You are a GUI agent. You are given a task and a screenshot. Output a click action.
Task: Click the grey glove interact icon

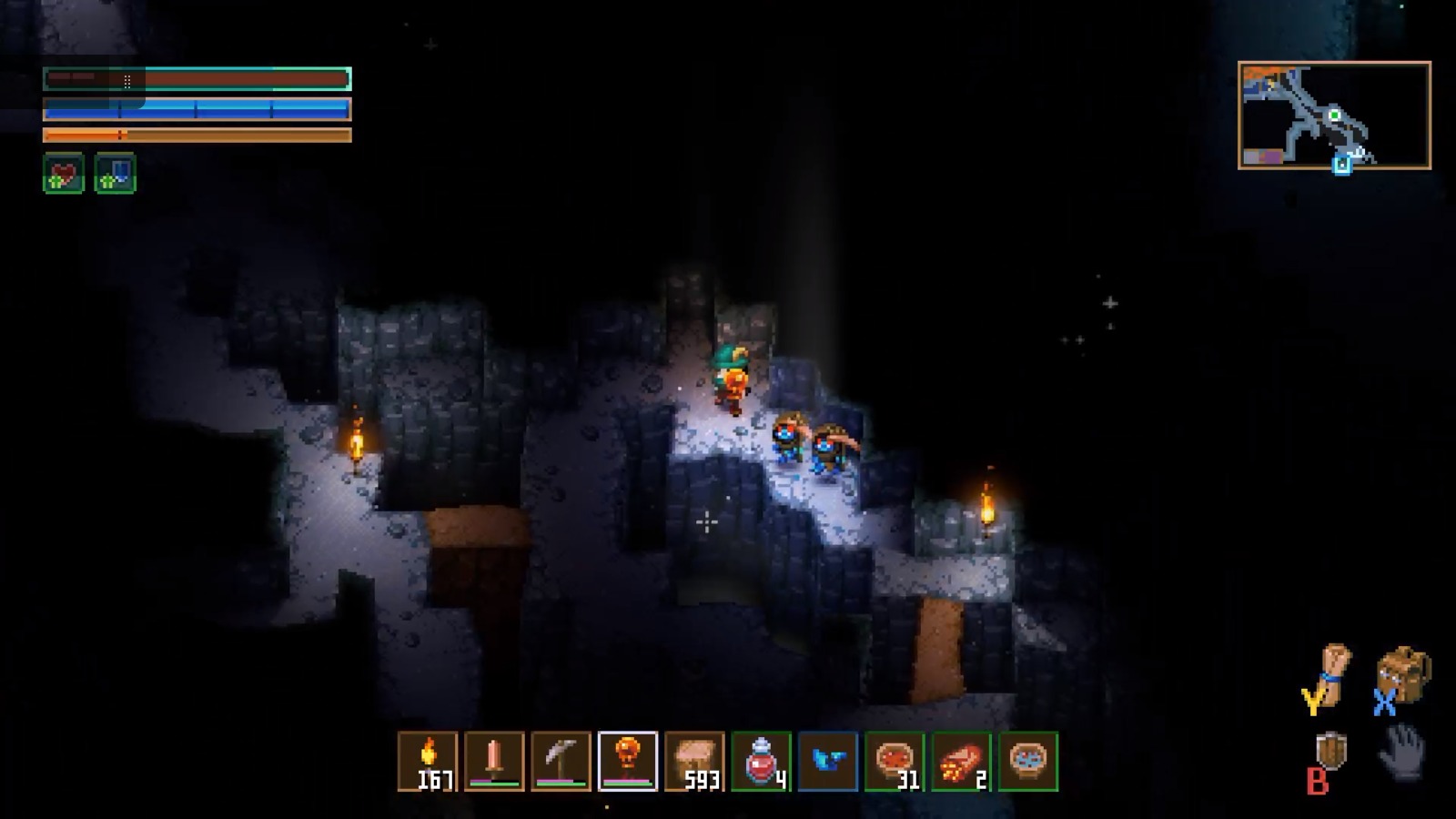(1402, 752)
